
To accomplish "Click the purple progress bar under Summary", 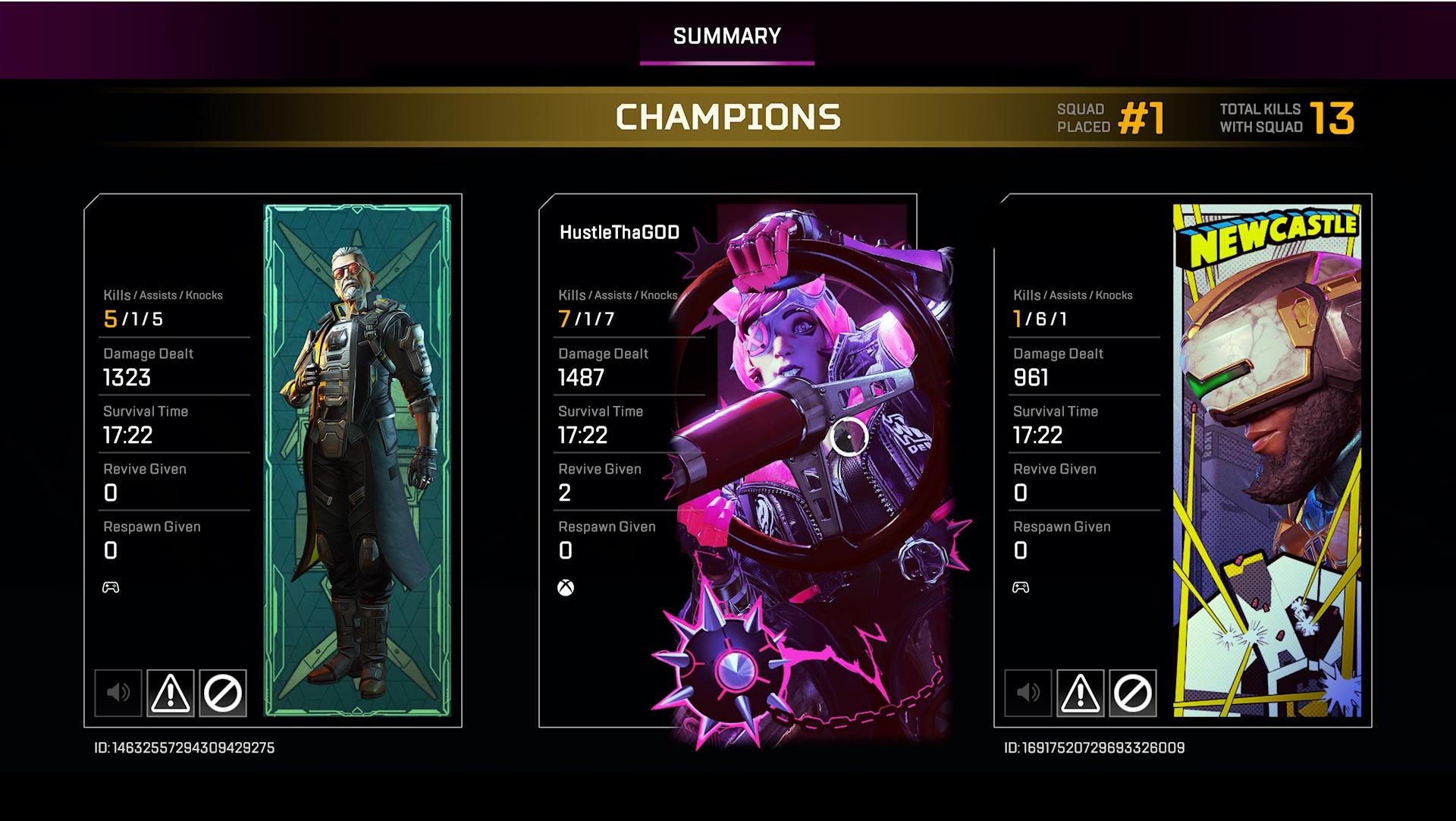I will [x=726, y=62].
